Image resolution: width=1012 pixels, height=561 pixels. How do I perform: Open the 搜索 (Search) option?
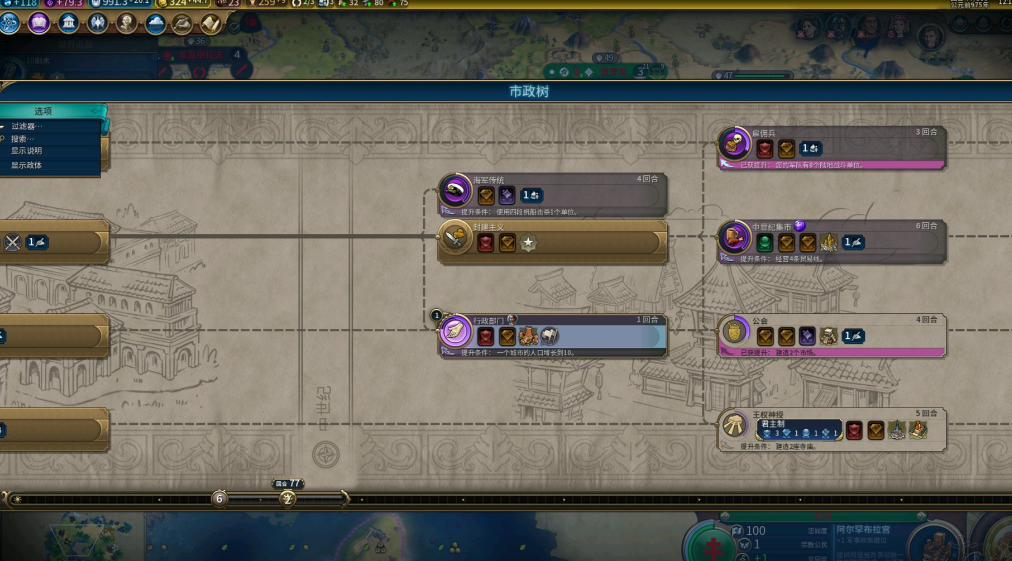coord(23,139)
